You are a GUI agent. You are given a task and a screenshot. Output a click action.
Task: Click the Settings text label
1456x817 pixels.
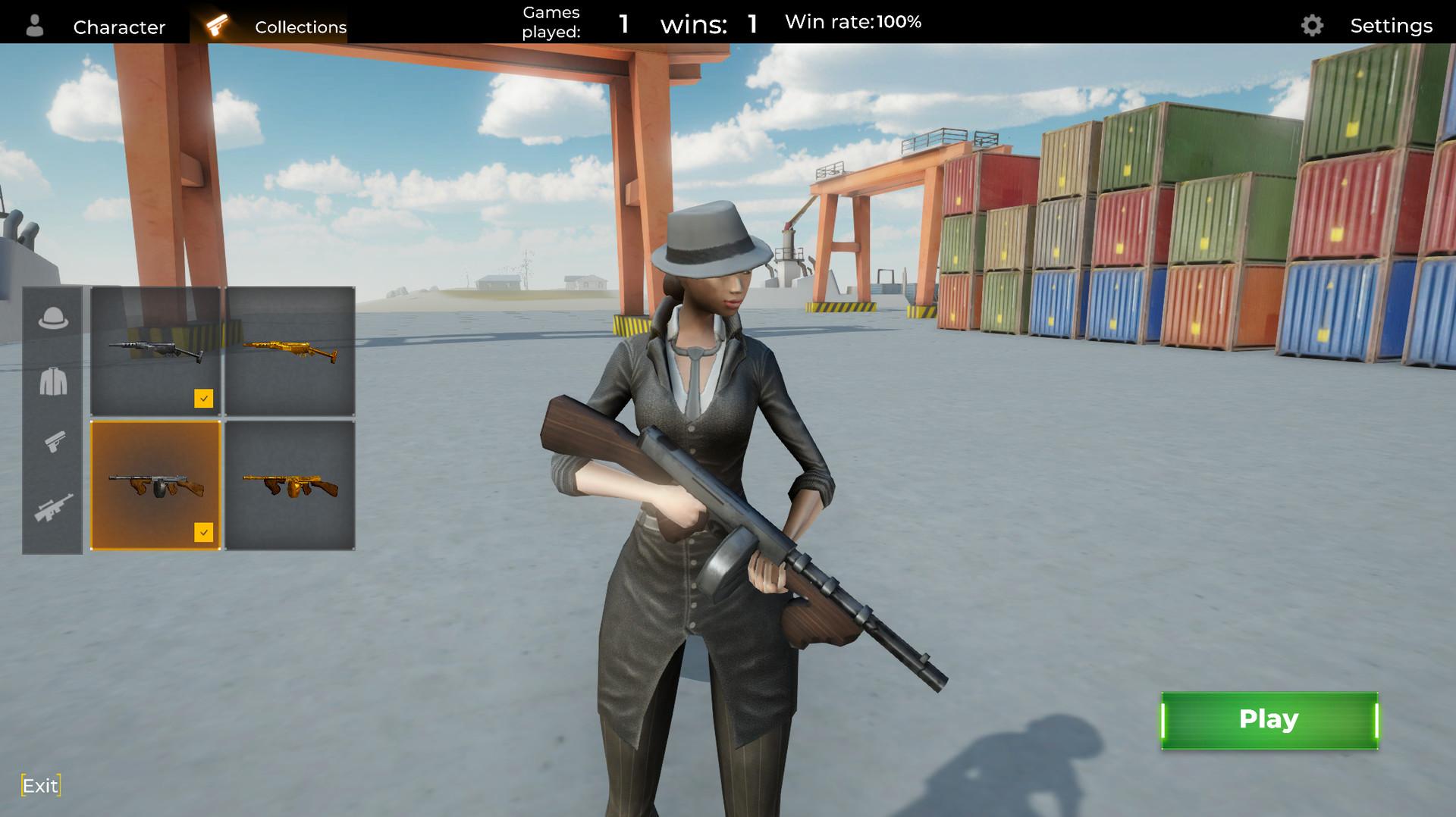1392,25
